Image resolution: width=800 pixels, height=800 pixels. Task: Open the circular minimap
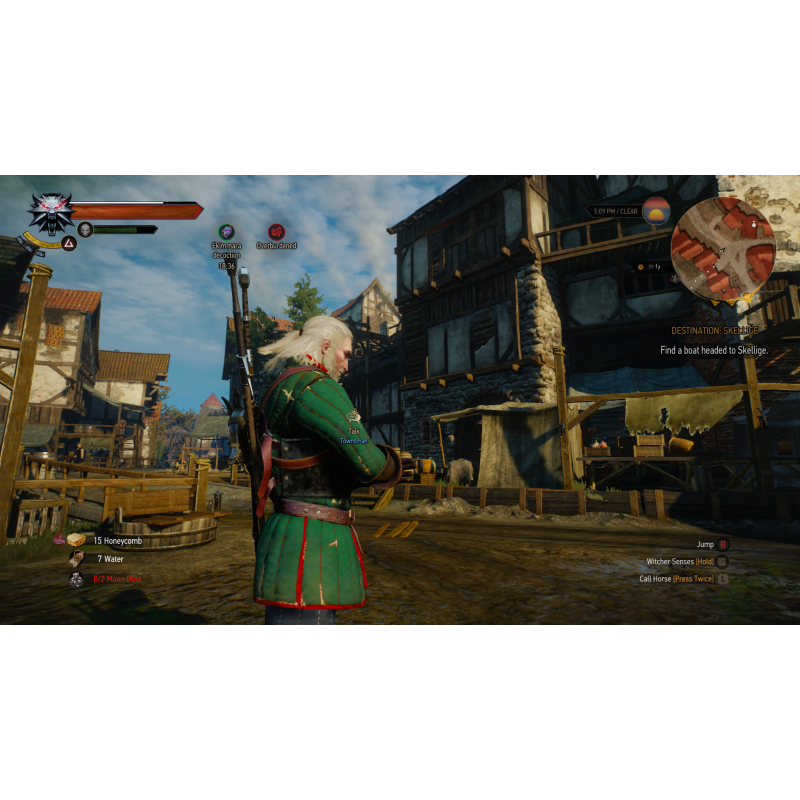(x=722, y=249)
